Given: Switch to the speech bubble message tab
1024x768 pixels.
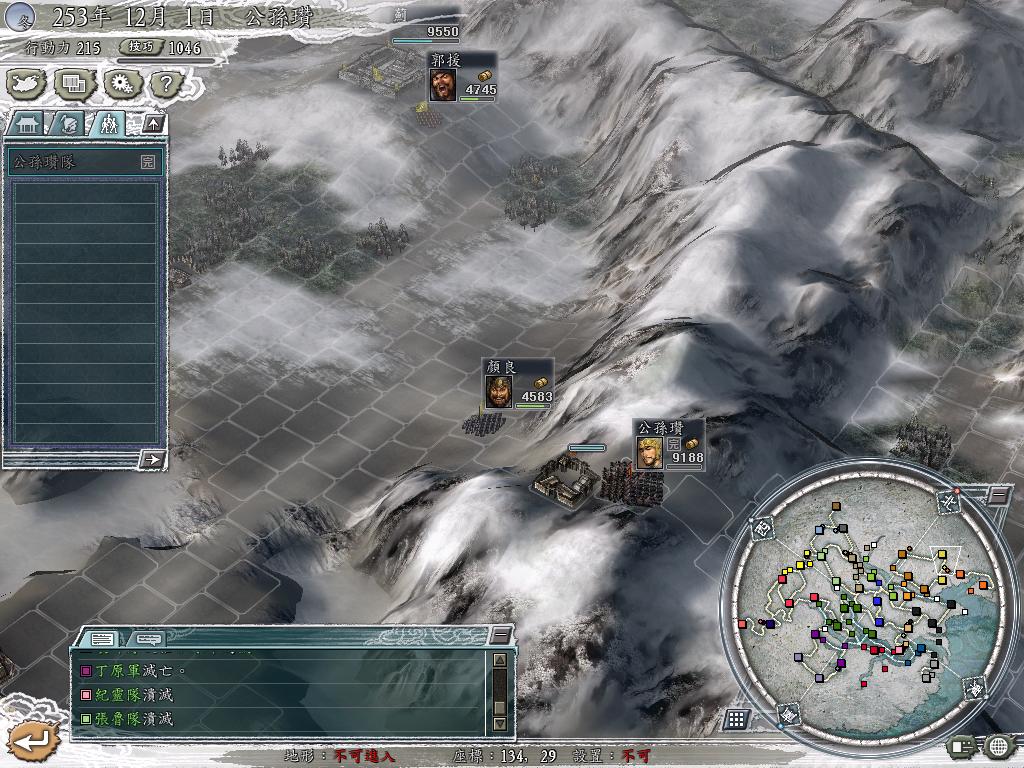Looking at the screenshot, I should (x=148, y=638).
